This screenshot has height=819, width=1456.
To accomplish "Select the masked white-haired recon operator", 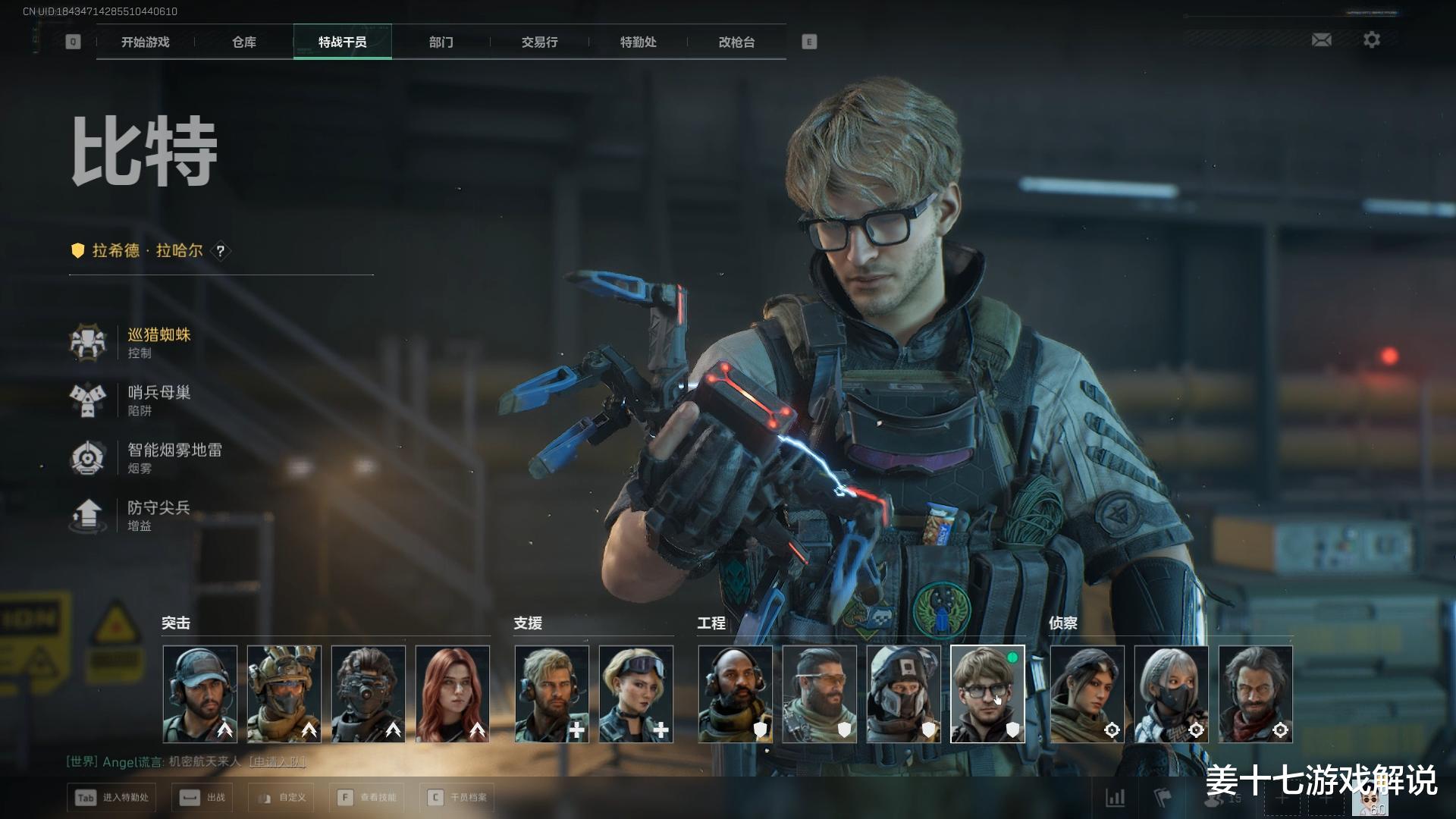I will 1171,694.
